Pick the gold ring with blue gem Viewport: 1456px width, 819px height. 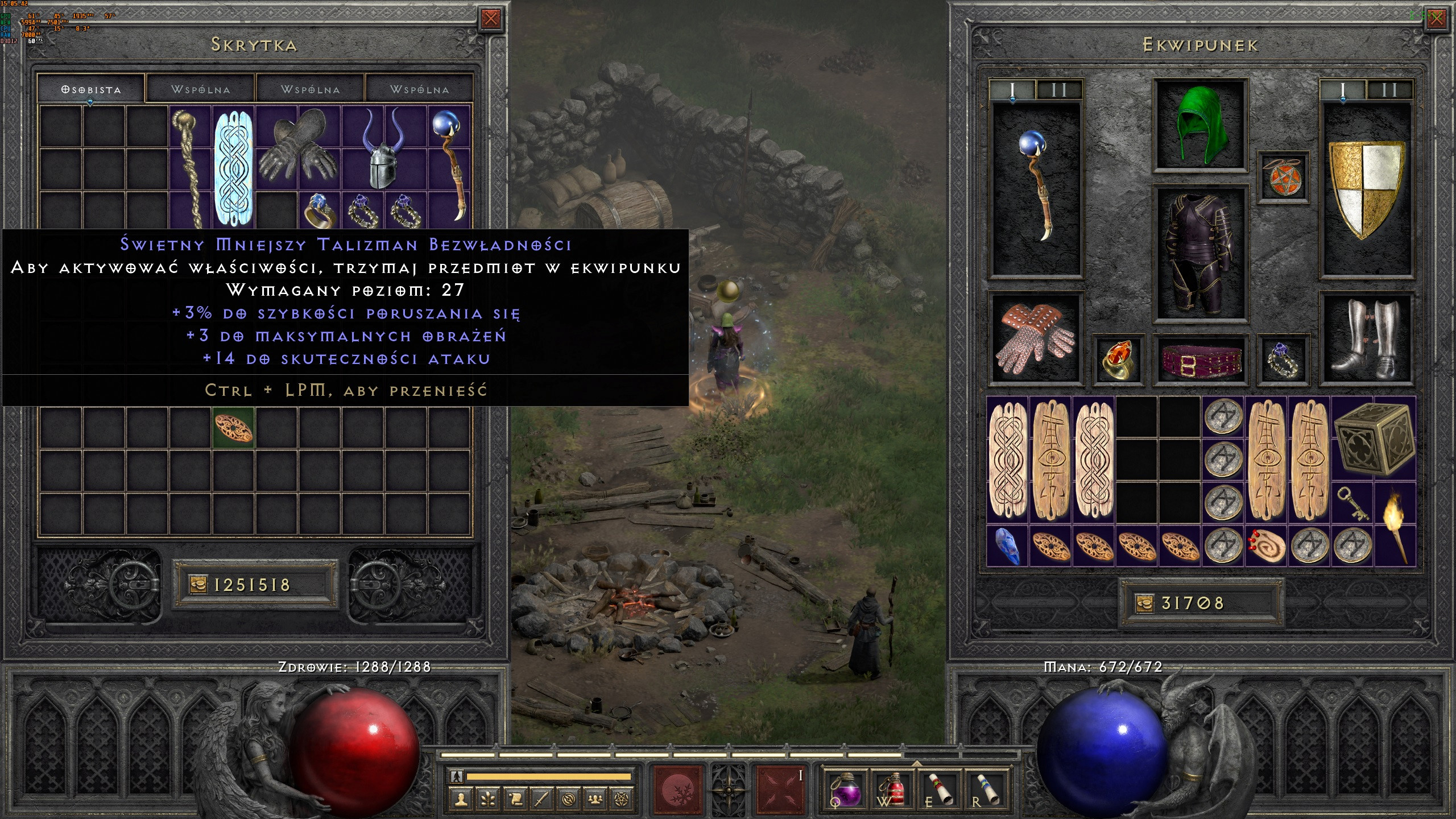(320, 210)
